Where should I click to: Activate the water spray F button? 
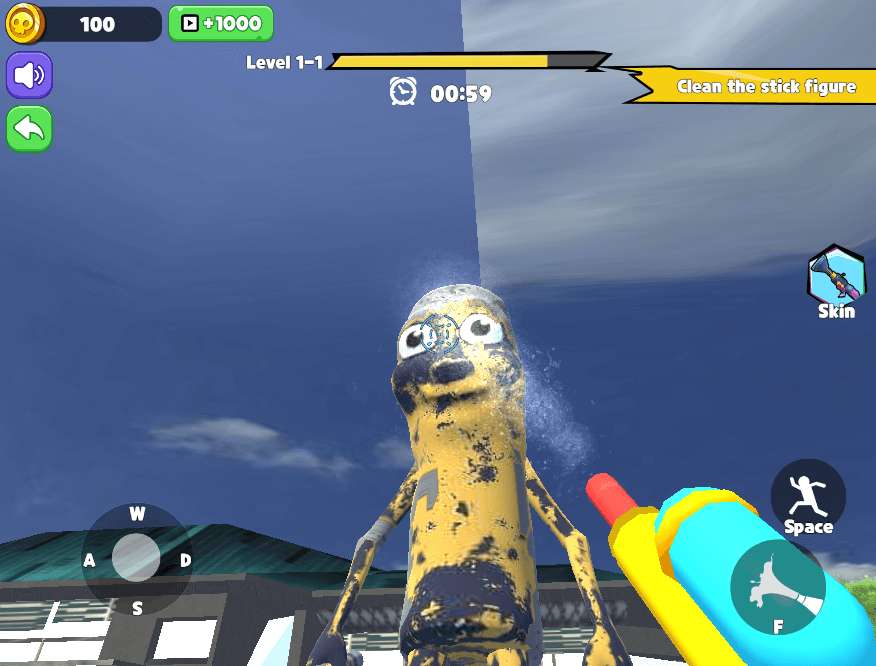coord(778,590)
